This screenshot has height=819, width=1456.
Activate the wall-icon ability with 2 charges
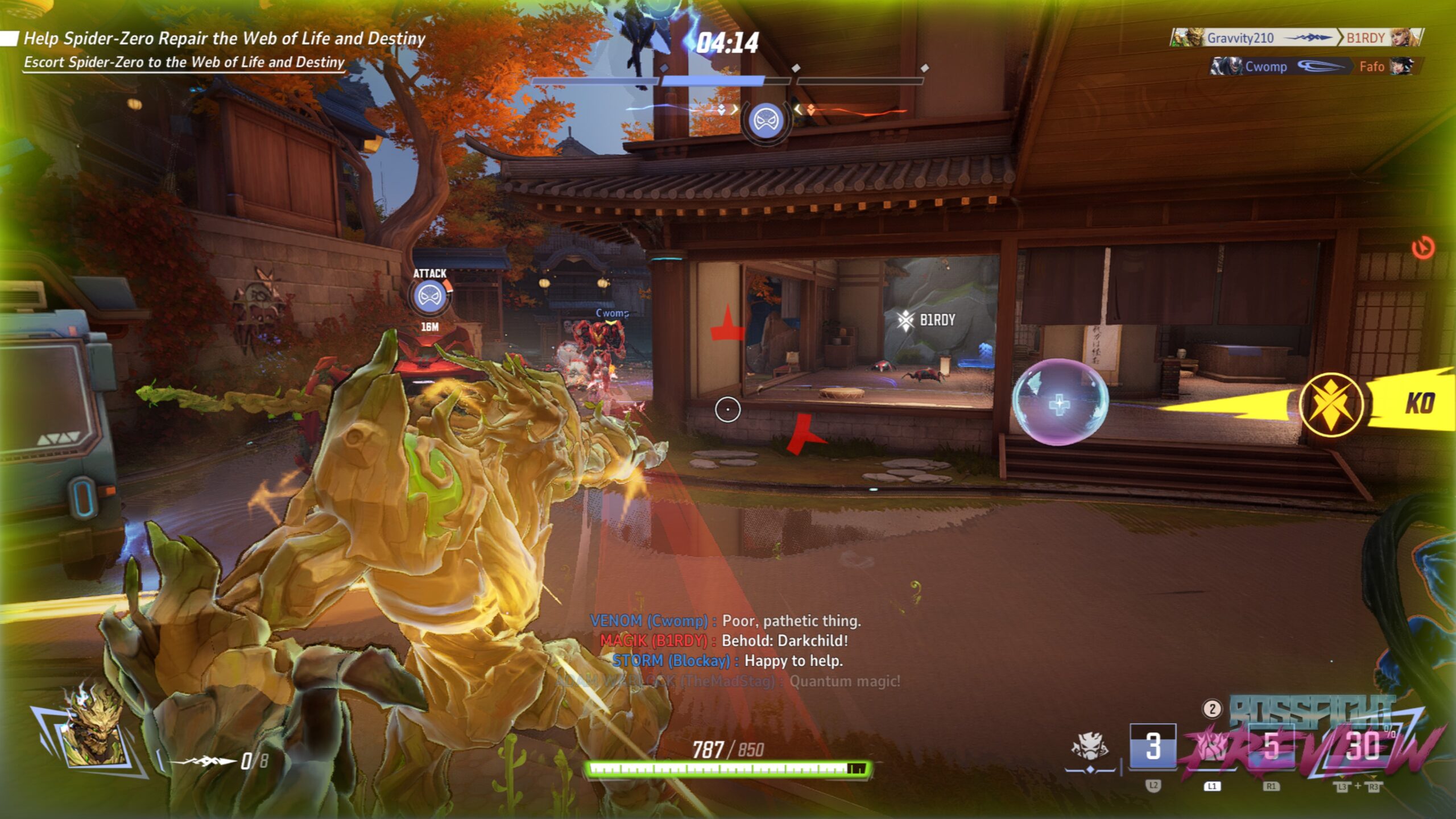point(1212,746)
